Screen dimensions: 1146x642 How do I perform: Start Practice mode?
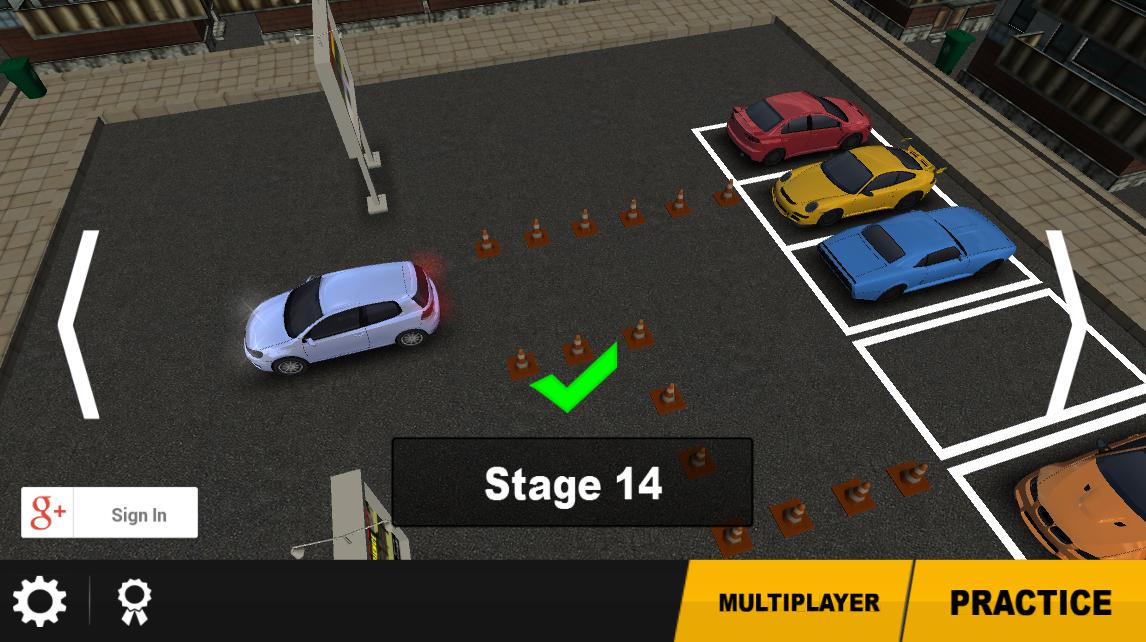click(1030, 602)
